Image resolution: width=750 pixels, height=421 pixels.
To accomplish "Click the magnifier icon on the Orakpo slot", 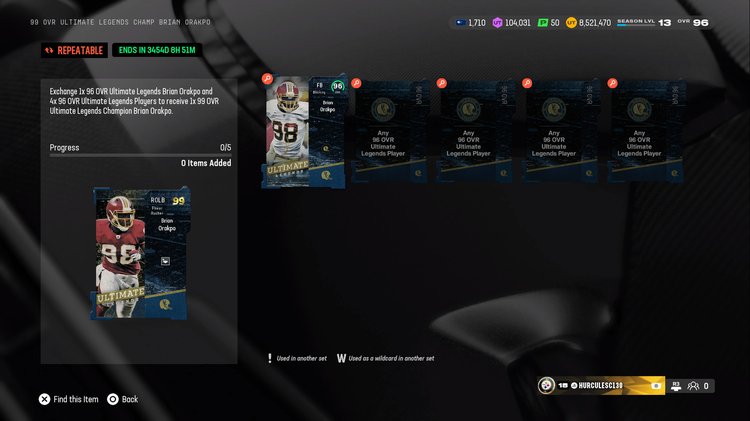I will [267, 78].
